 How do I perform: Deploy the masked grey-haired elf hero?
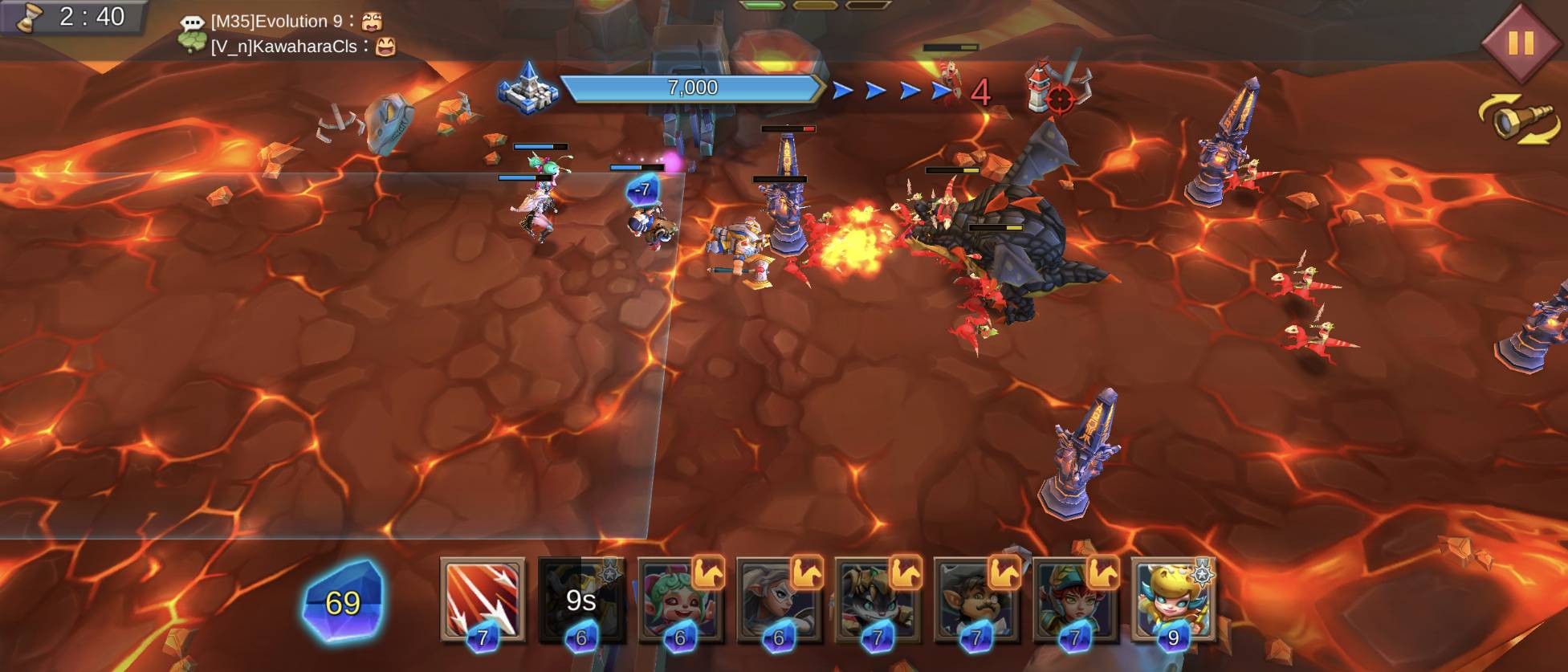(779, 600)
